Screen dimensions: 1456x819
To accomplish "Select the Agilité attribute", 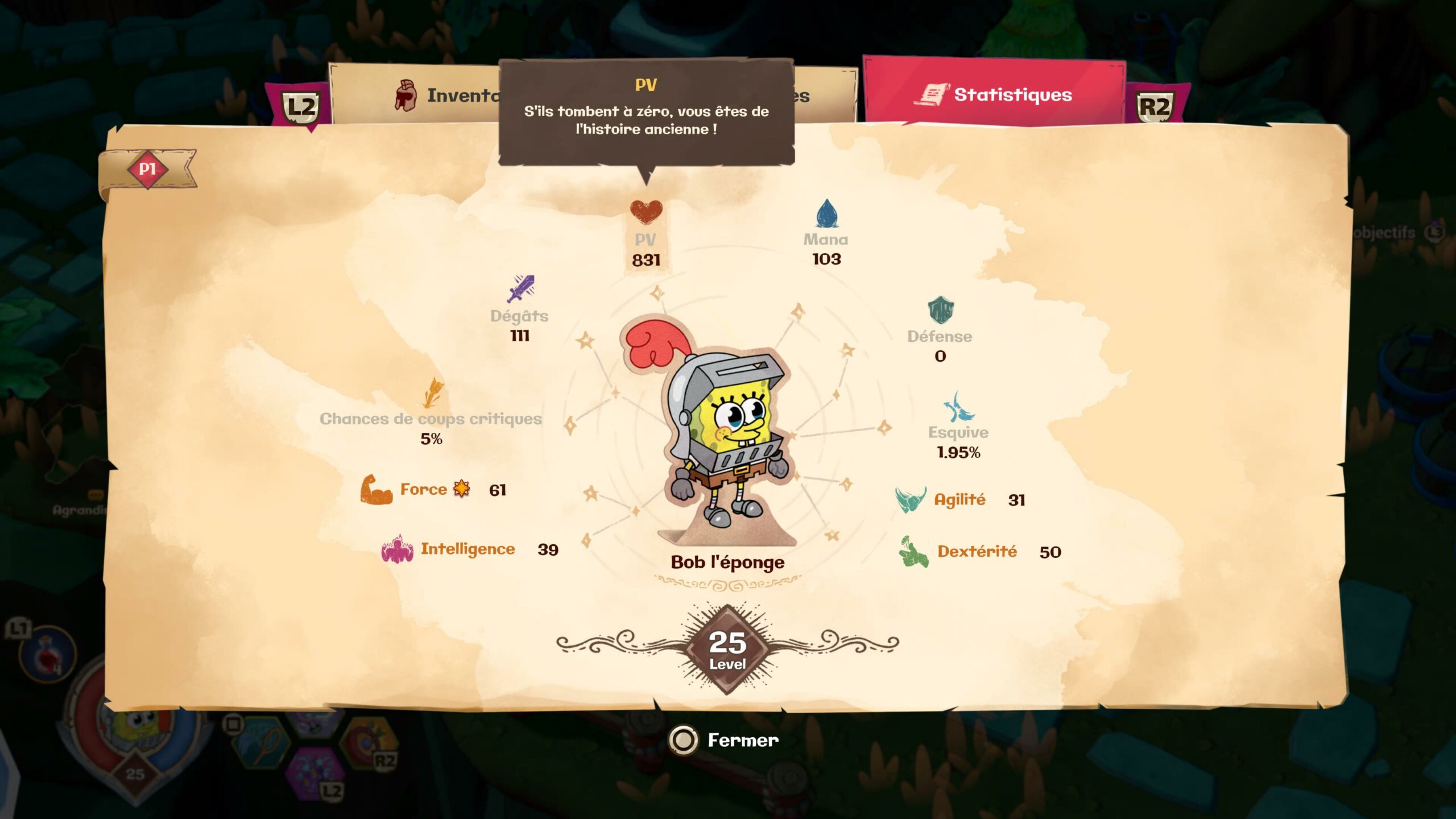I will pyautogui.click(x=959, y=500).
